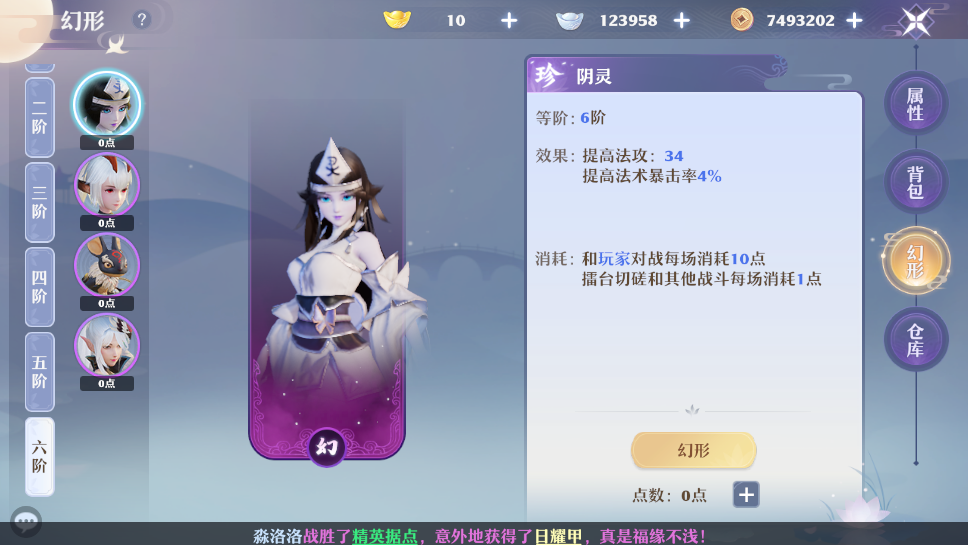Switch to the 三阶 tier tab

(39, 203)
